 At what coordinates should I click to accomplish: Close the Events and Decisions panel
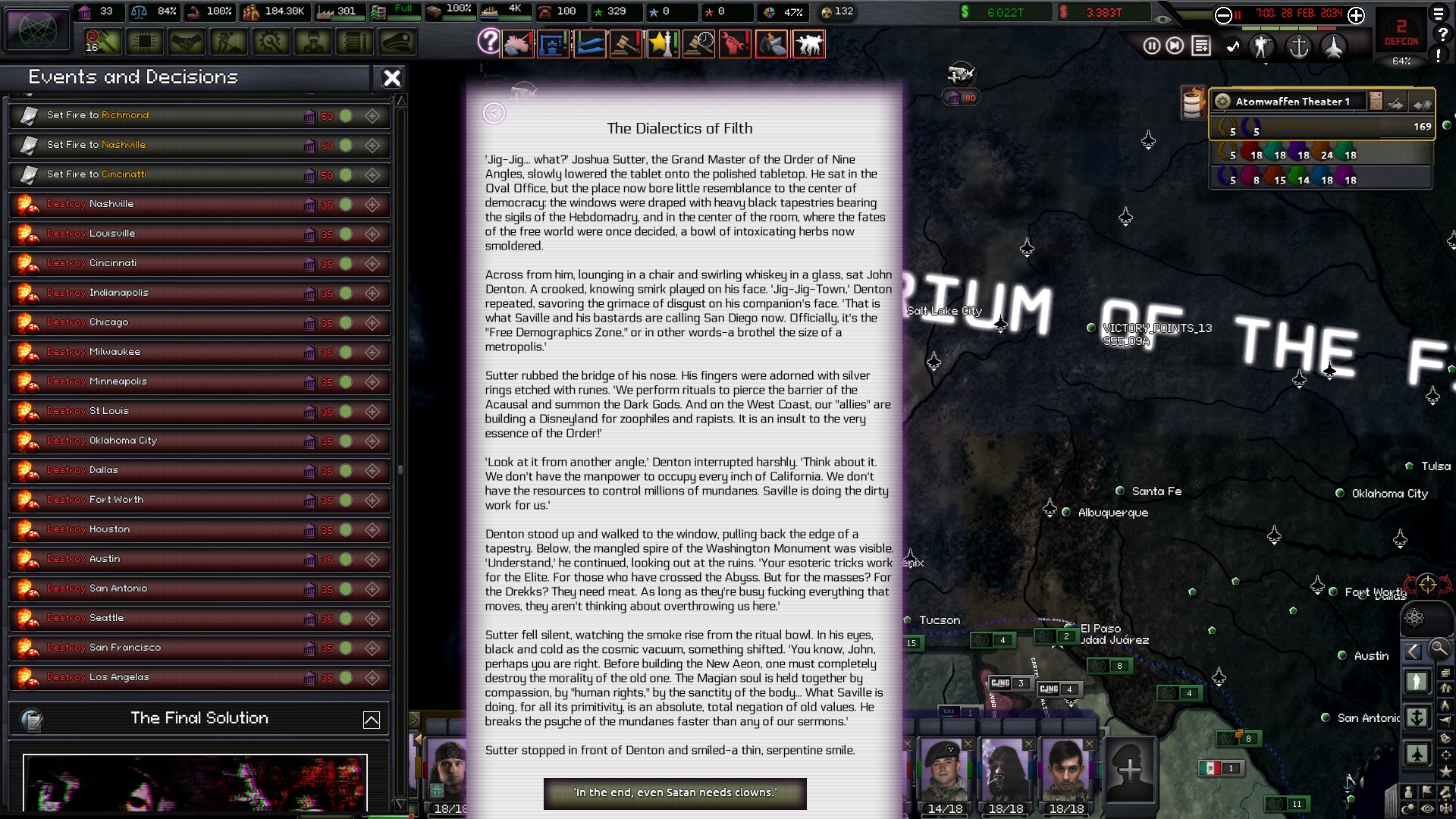391,78
